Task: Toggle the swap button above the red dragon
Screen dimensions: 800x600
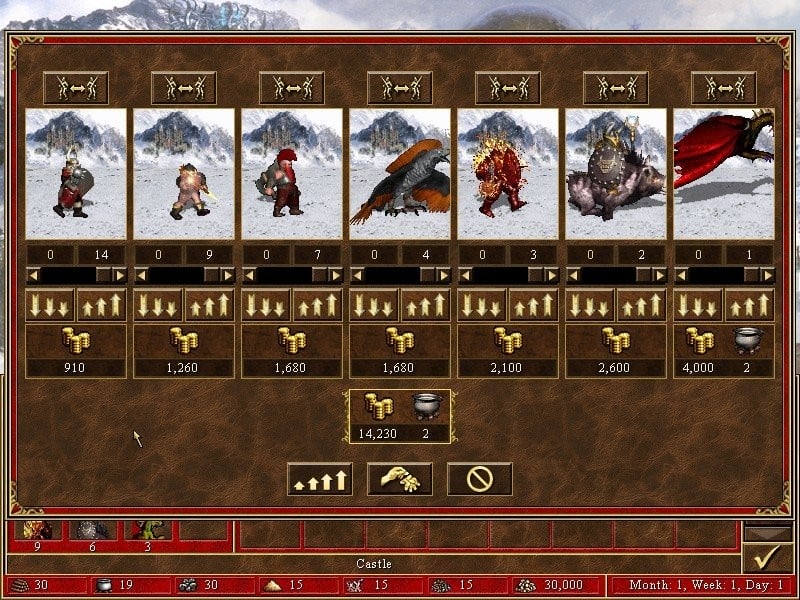Action: 724,88
